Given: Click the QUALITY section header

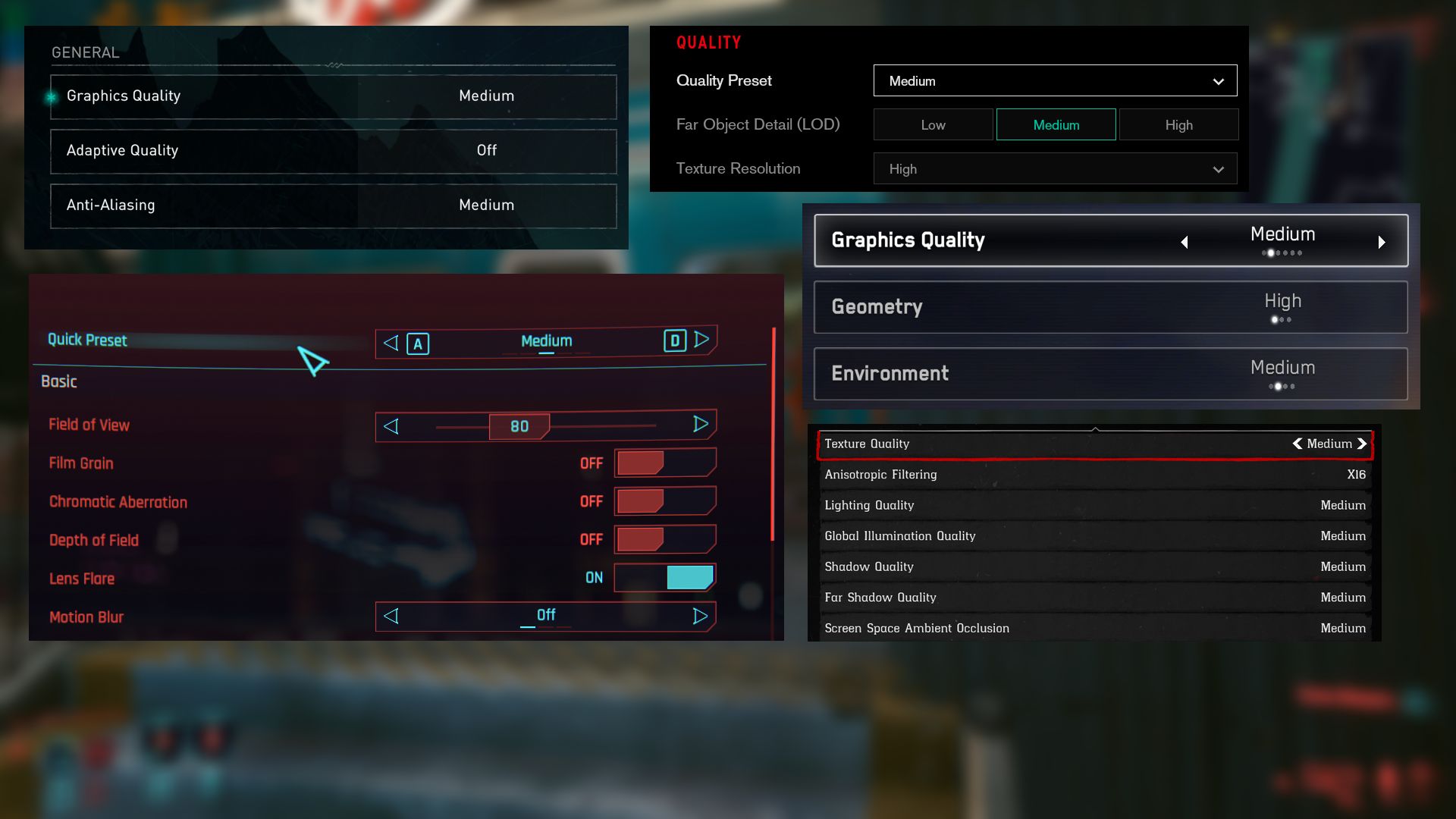Looking at the screenshot, I should 708,42.
